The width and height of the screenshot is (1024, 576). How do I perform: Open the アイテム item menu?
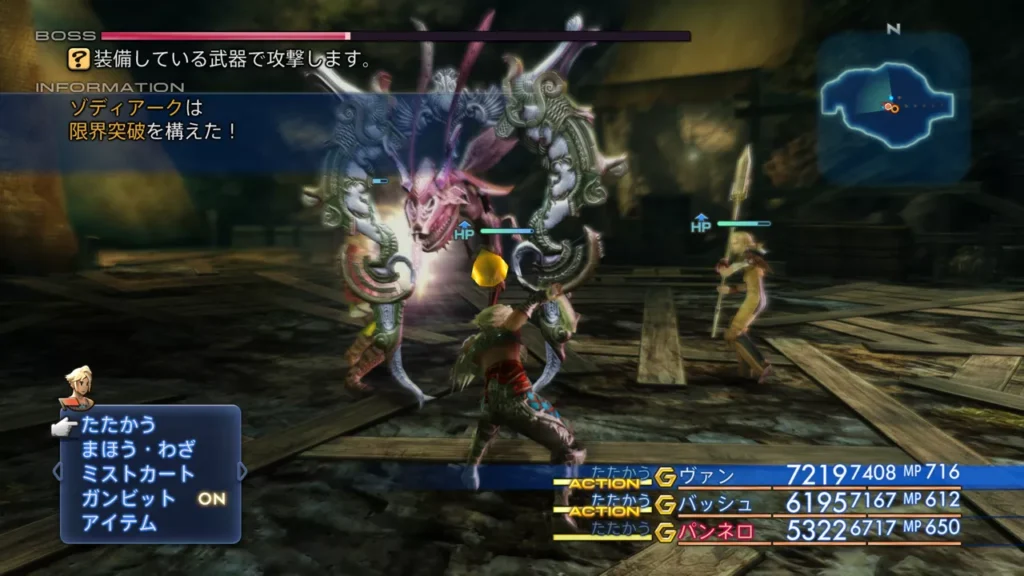(119, 522)
